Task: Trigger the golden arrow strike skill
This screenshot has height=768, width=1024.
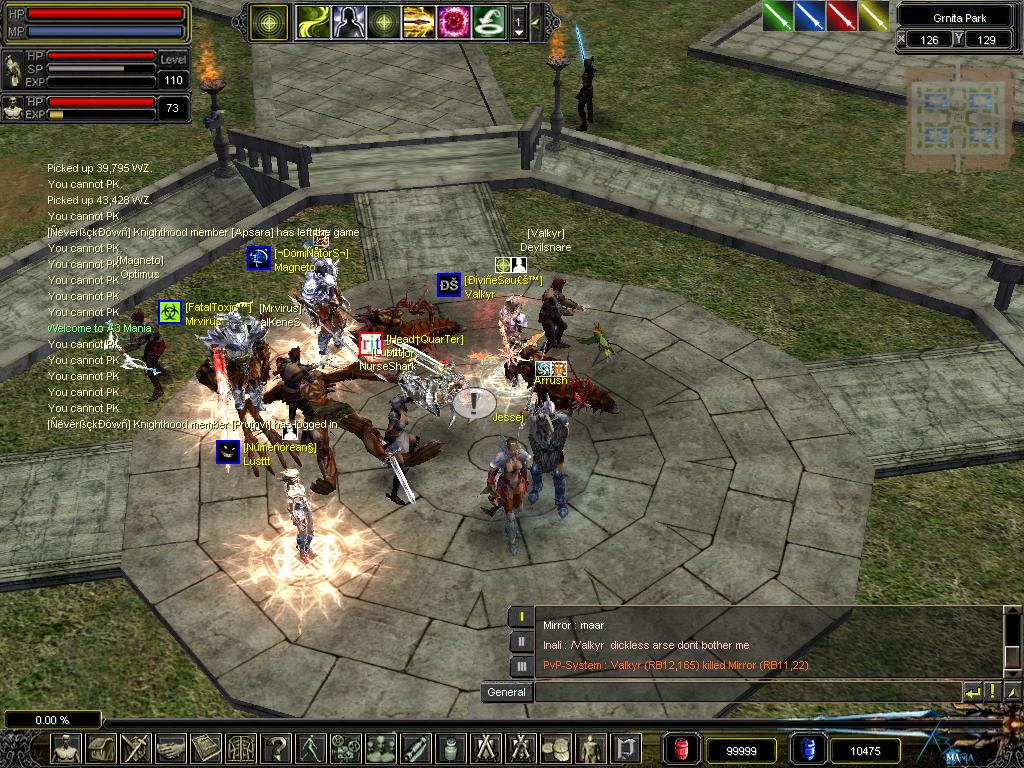Action: (417, 21)
